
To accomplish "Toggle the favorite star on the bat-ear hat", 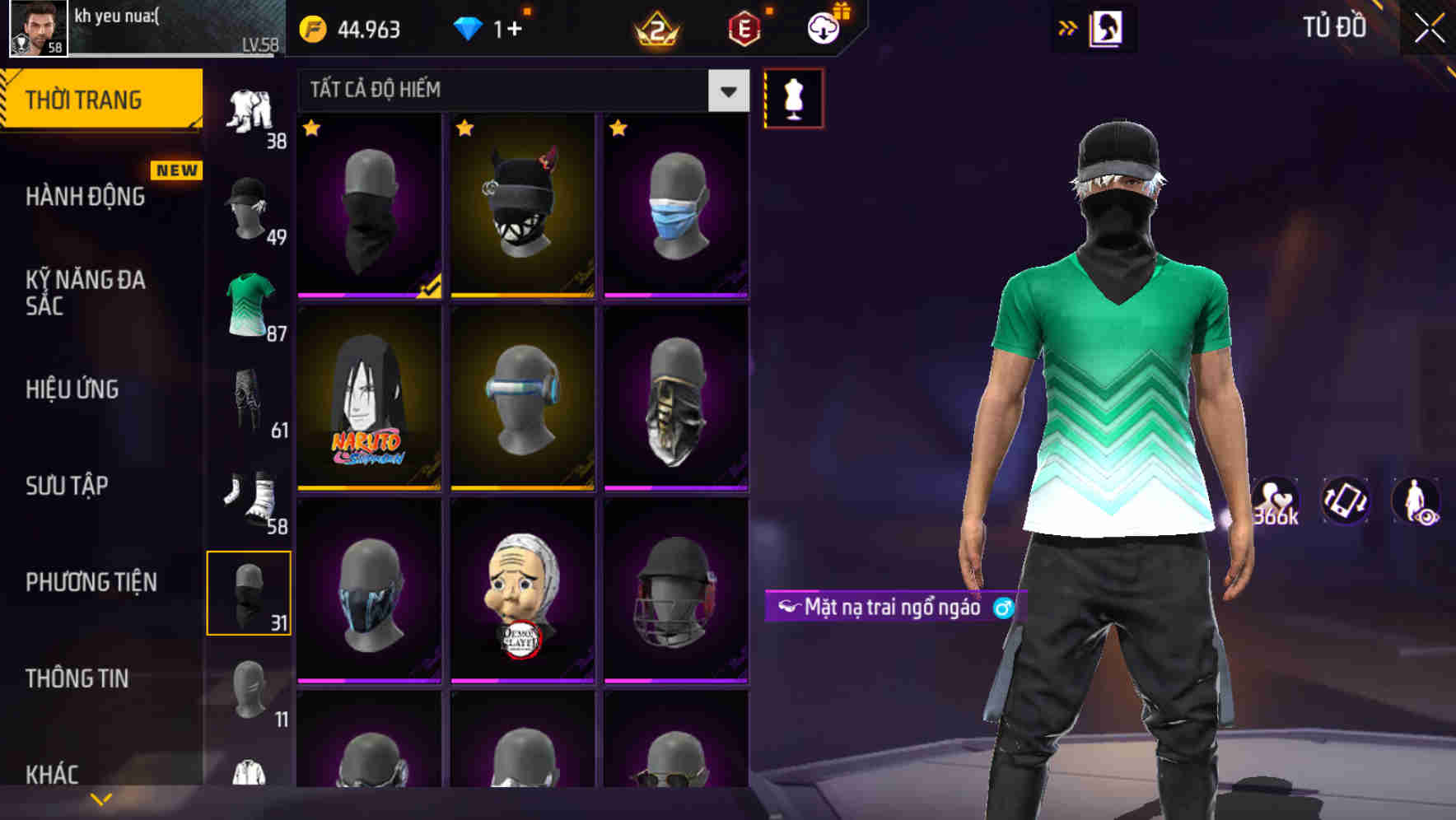I will (x=466, y=129).
